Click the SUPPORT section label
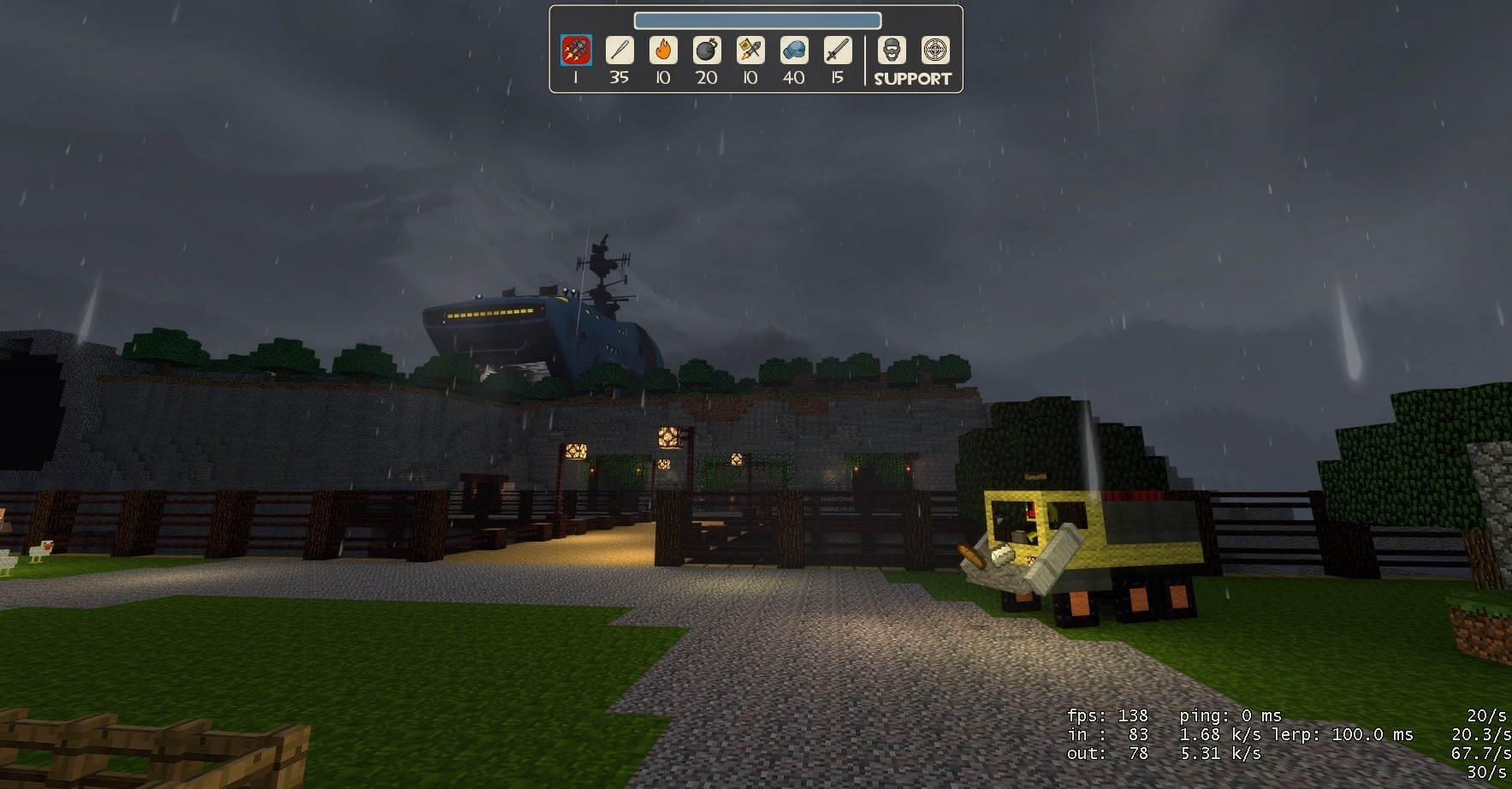 coord(912,78)
